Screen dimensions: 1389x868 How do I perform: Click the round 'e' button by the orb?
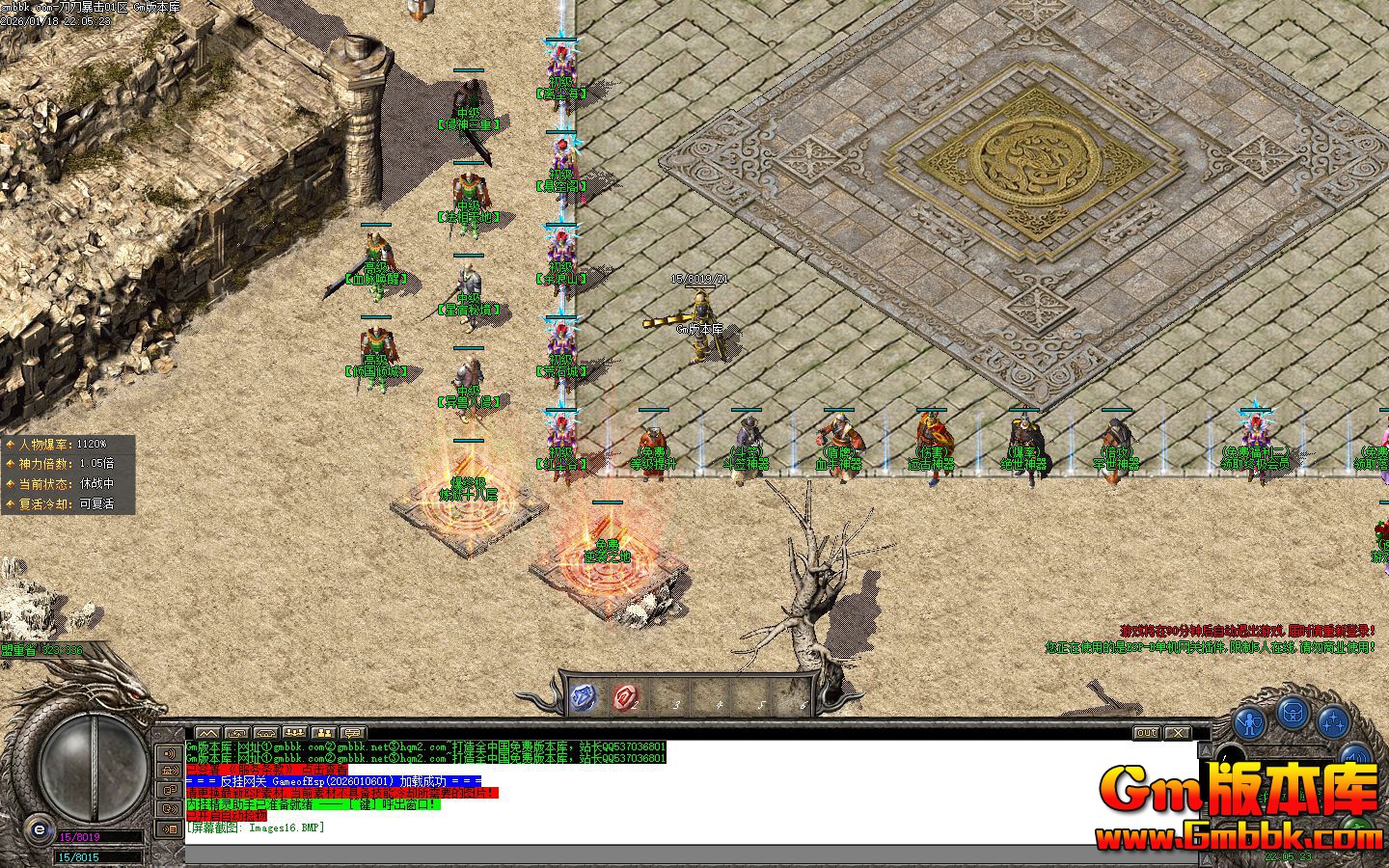click(39, 828)
